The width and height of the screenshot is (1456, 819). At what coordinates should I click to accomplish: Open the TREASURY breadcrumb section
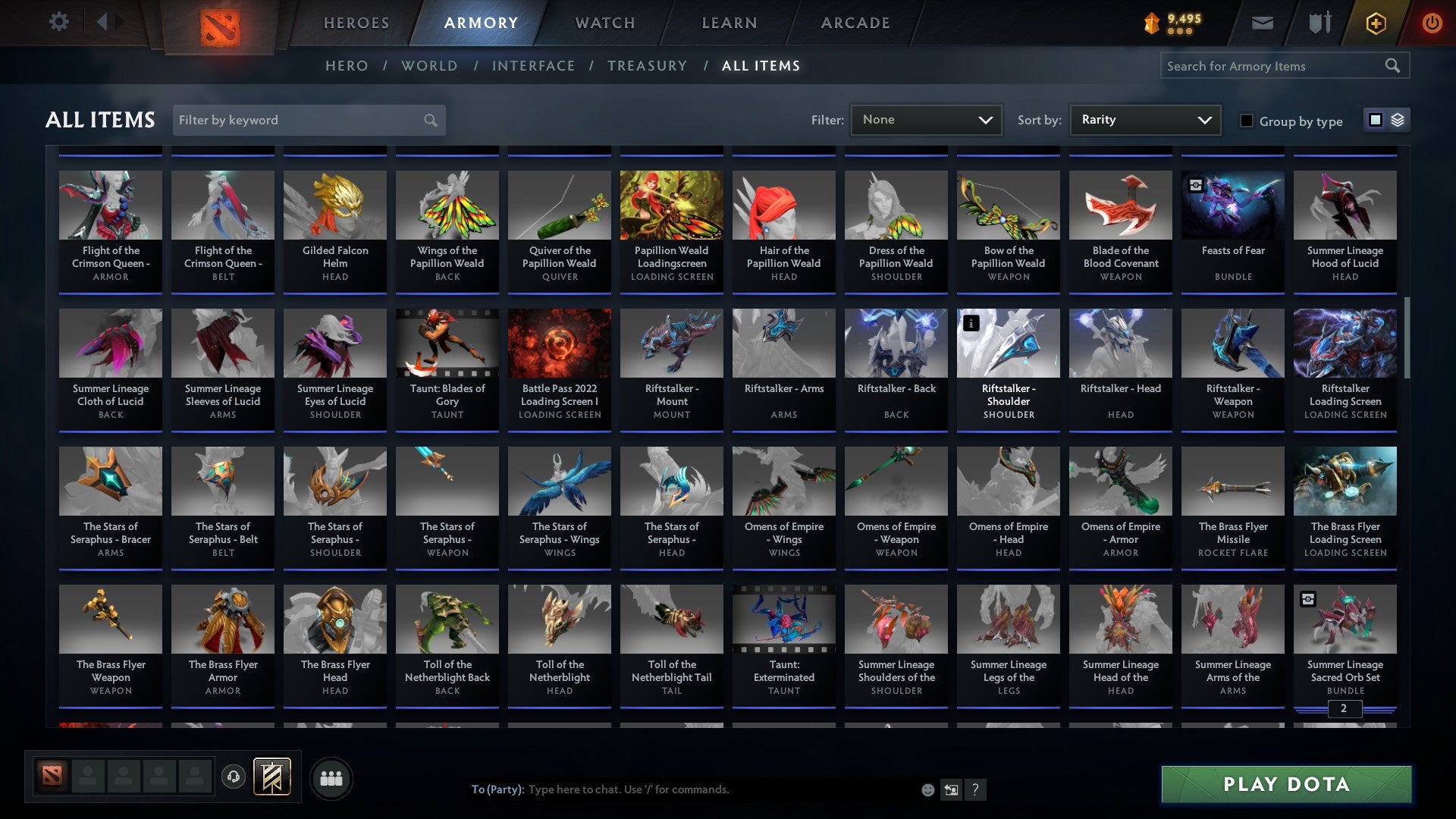[x=648, y=66]
